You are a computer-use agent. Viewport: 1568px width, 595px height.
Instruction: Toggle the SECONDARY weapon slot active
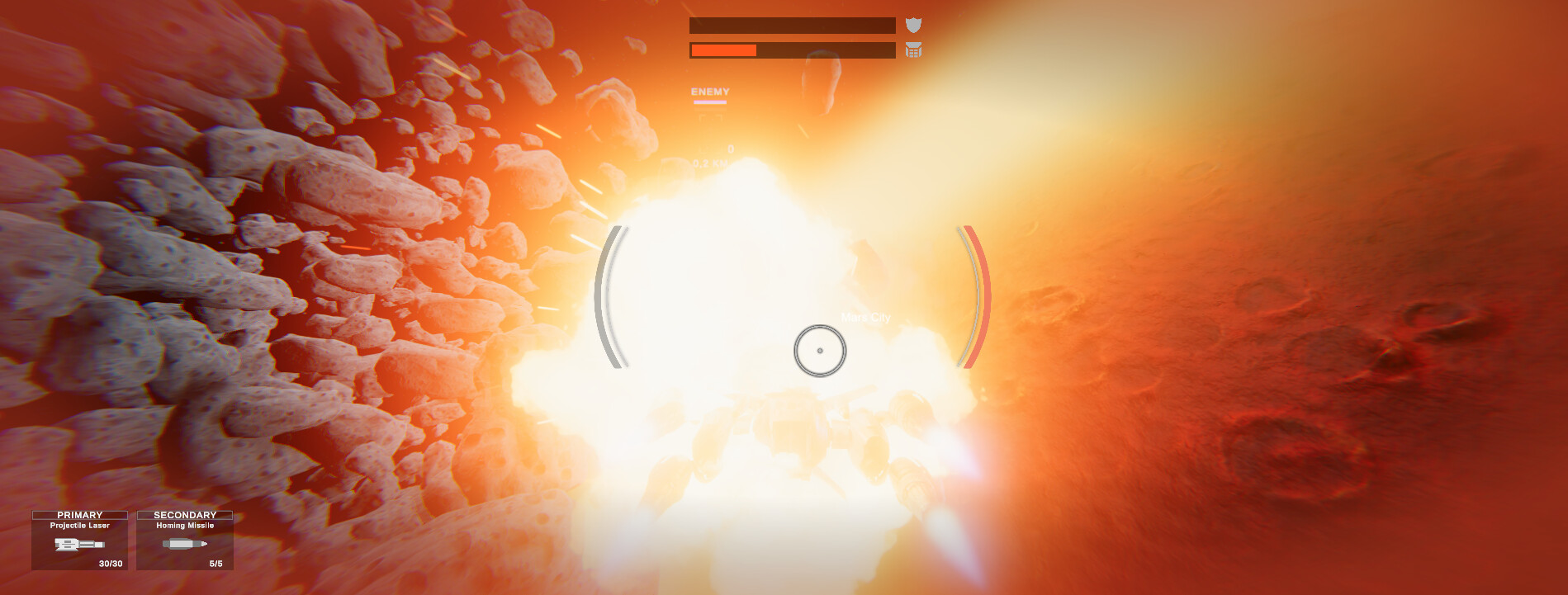click(185, 514)
